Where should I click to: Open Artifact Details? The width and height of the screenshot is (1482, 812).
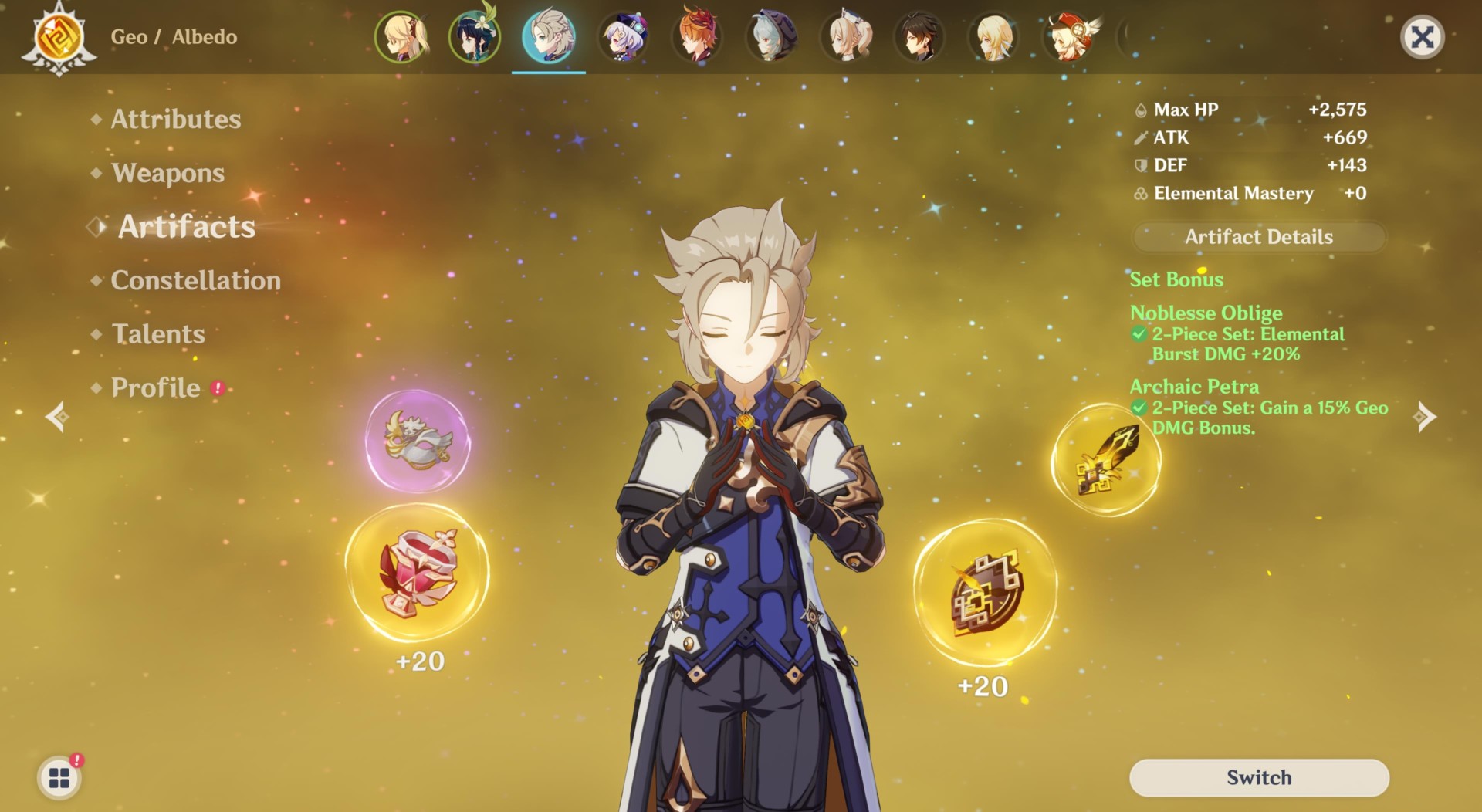coord(1259,237)
